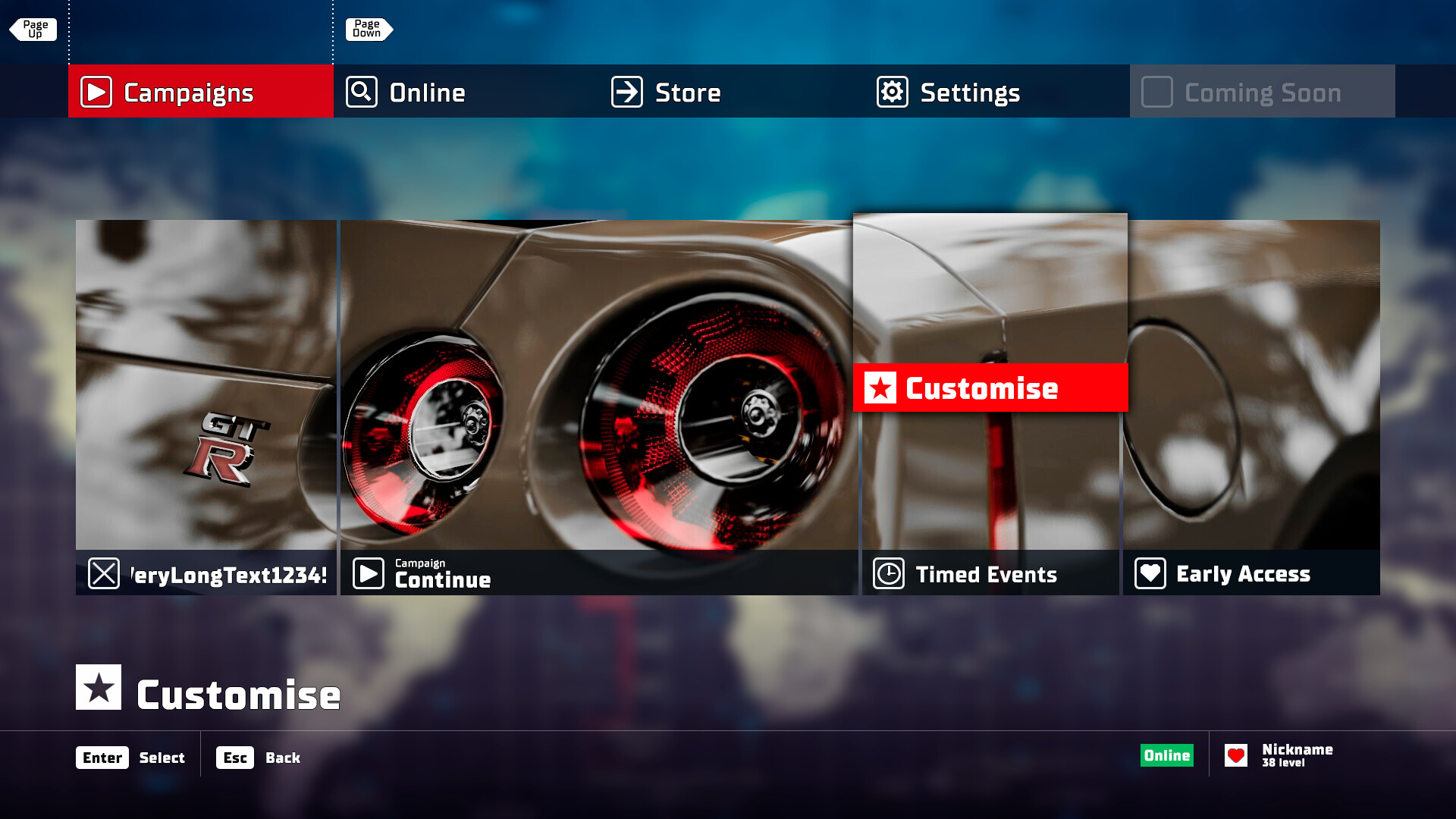
Task: Click the green Online status badge
Action: (1166, 755)
